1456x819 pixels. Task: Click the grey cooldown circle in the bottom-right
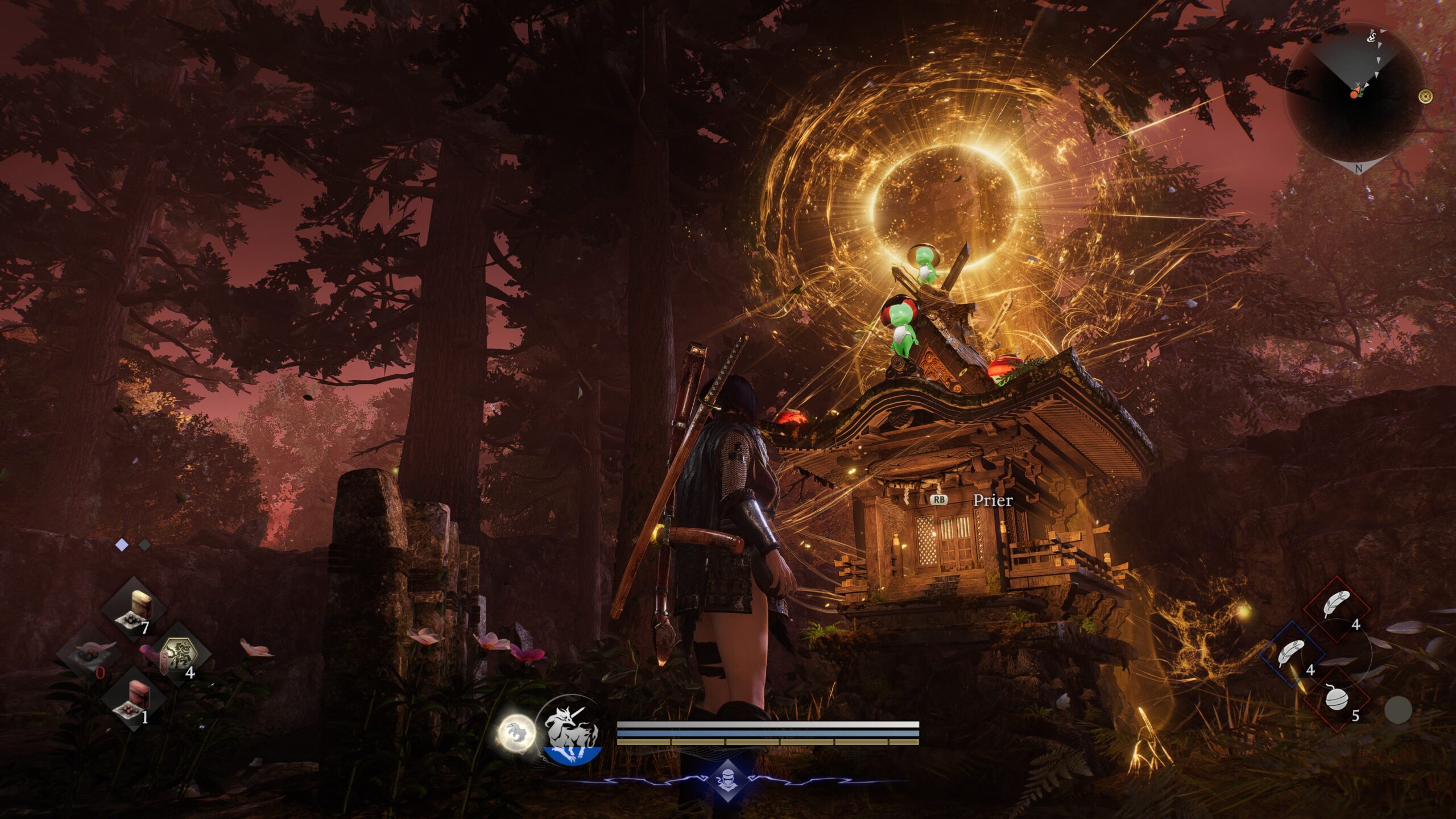coord(1397,710)
